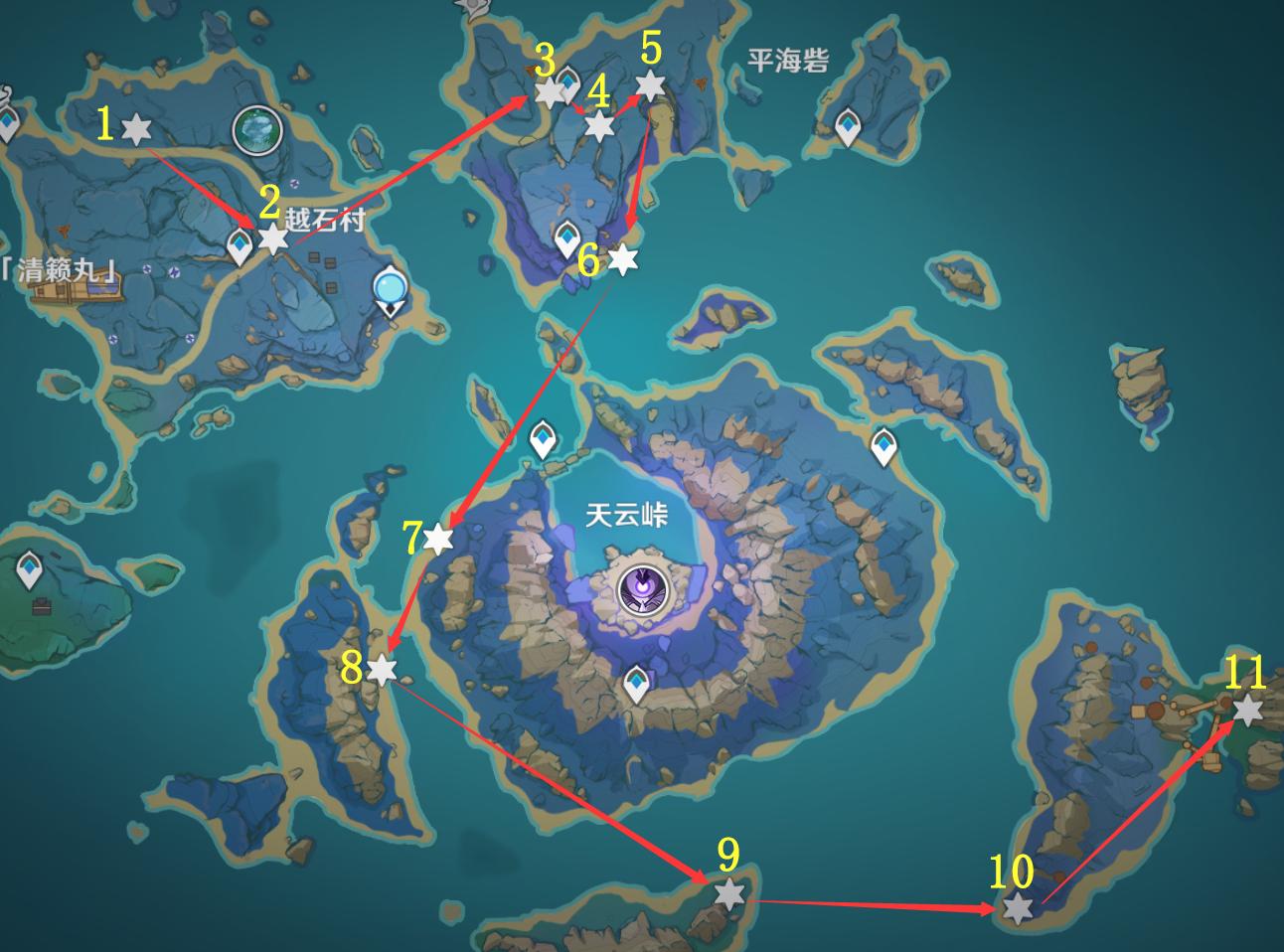
Task: Click the star marker numbered 4
Action: 599,126
